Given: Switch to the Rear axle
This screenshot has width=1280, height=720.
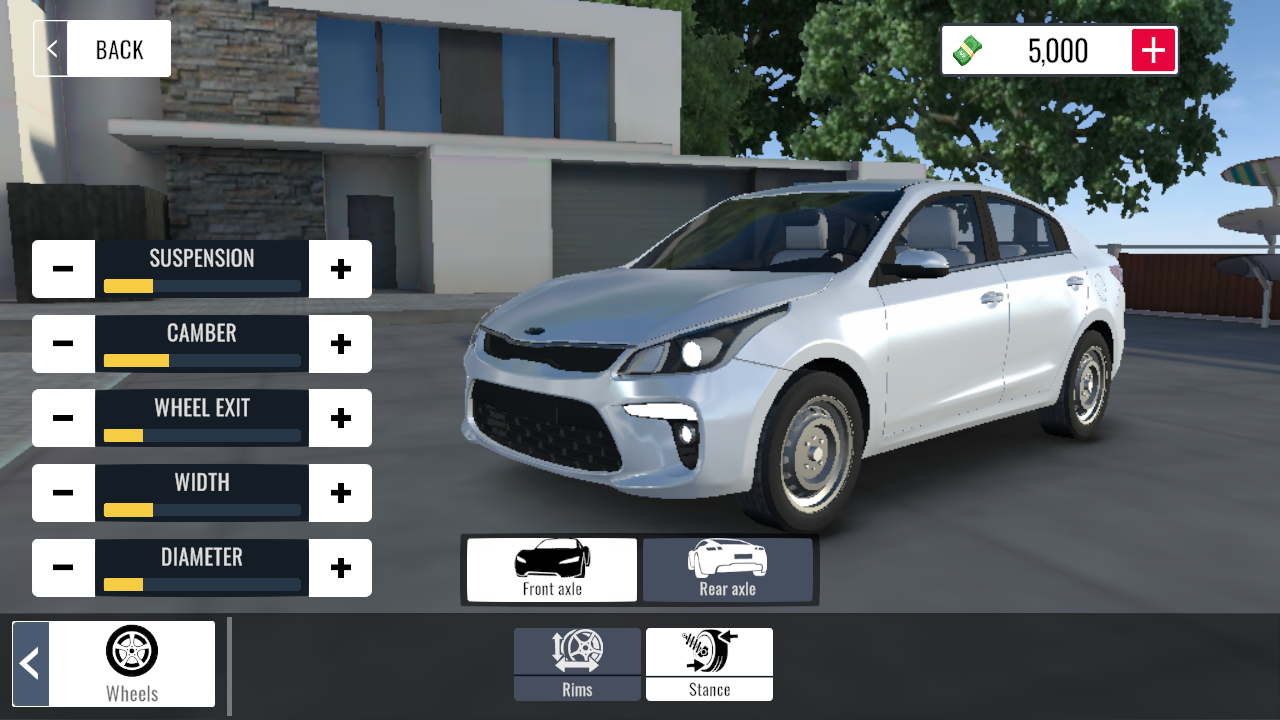Looking at the screenshot, I should (x=728, y=570).
